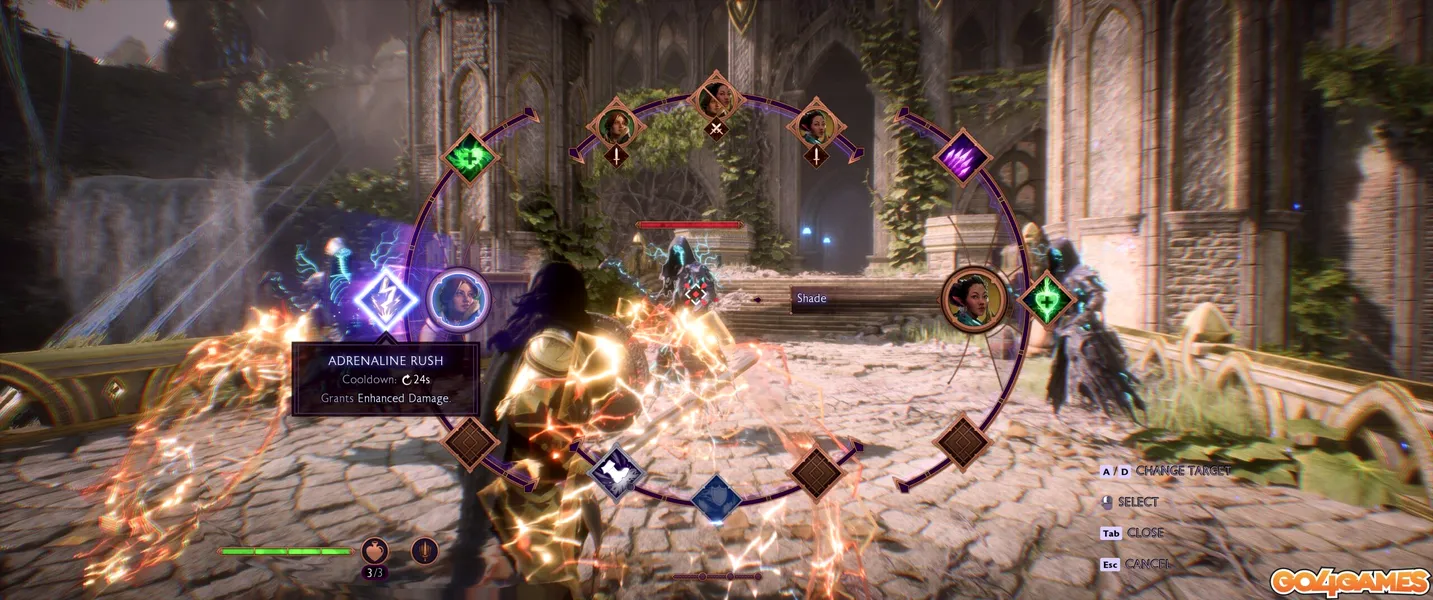Select the dim blue ability diamond
The image size is (1433, 600).
pos(716,497)
